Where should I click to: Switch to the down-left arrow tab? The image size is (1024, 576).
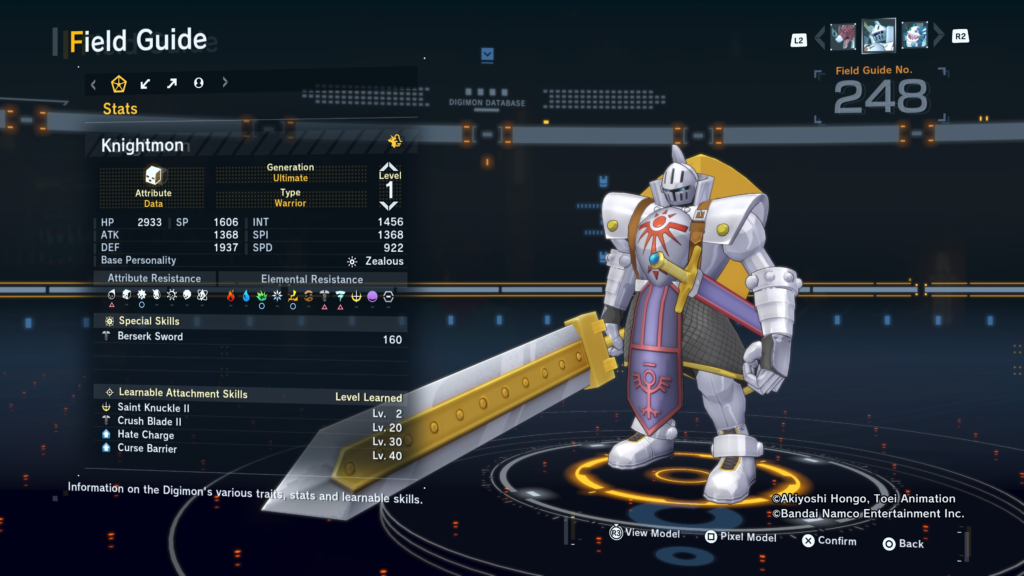[x=146, y=83]
